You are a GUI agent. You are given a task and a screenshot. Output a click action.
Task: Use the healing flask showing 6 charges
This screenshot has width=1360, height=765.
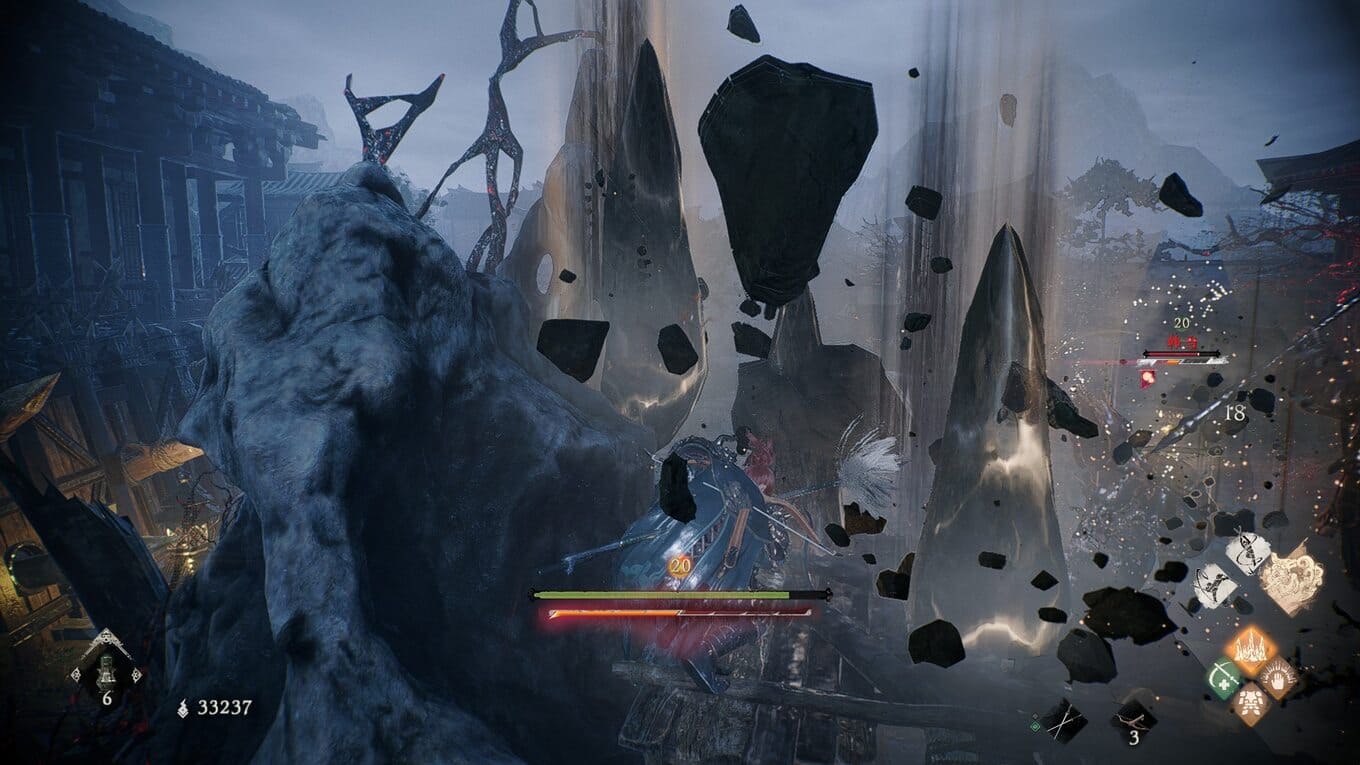106,665
